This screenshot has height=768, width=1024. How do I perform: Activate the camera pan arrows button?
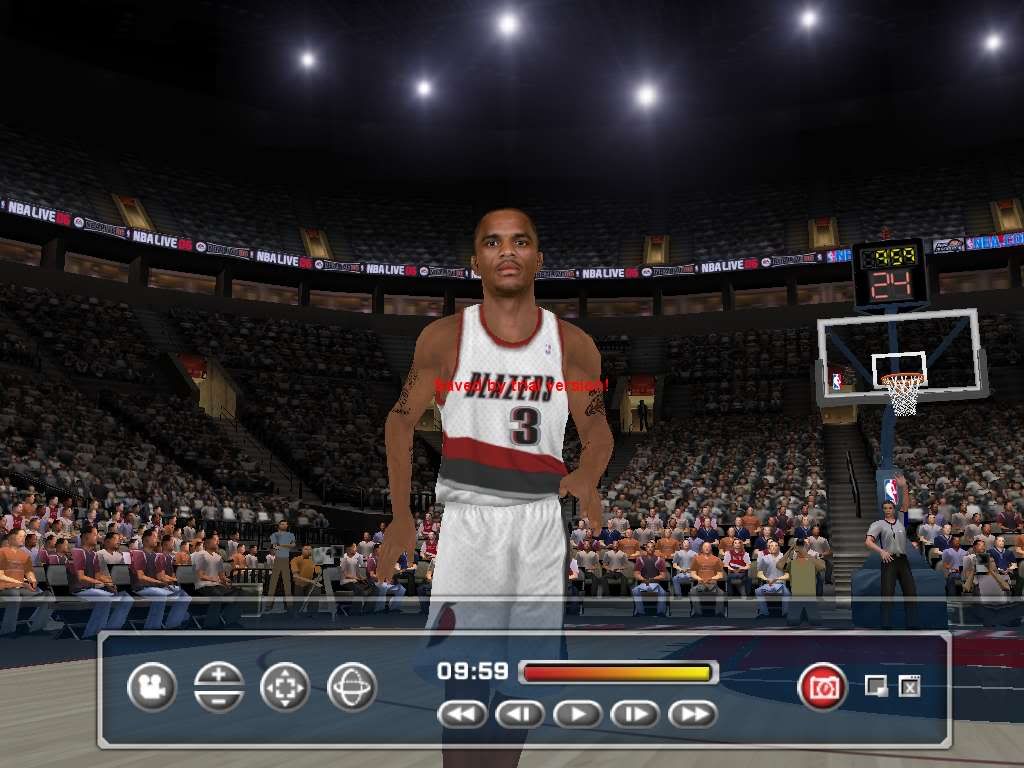click(285, 687)
